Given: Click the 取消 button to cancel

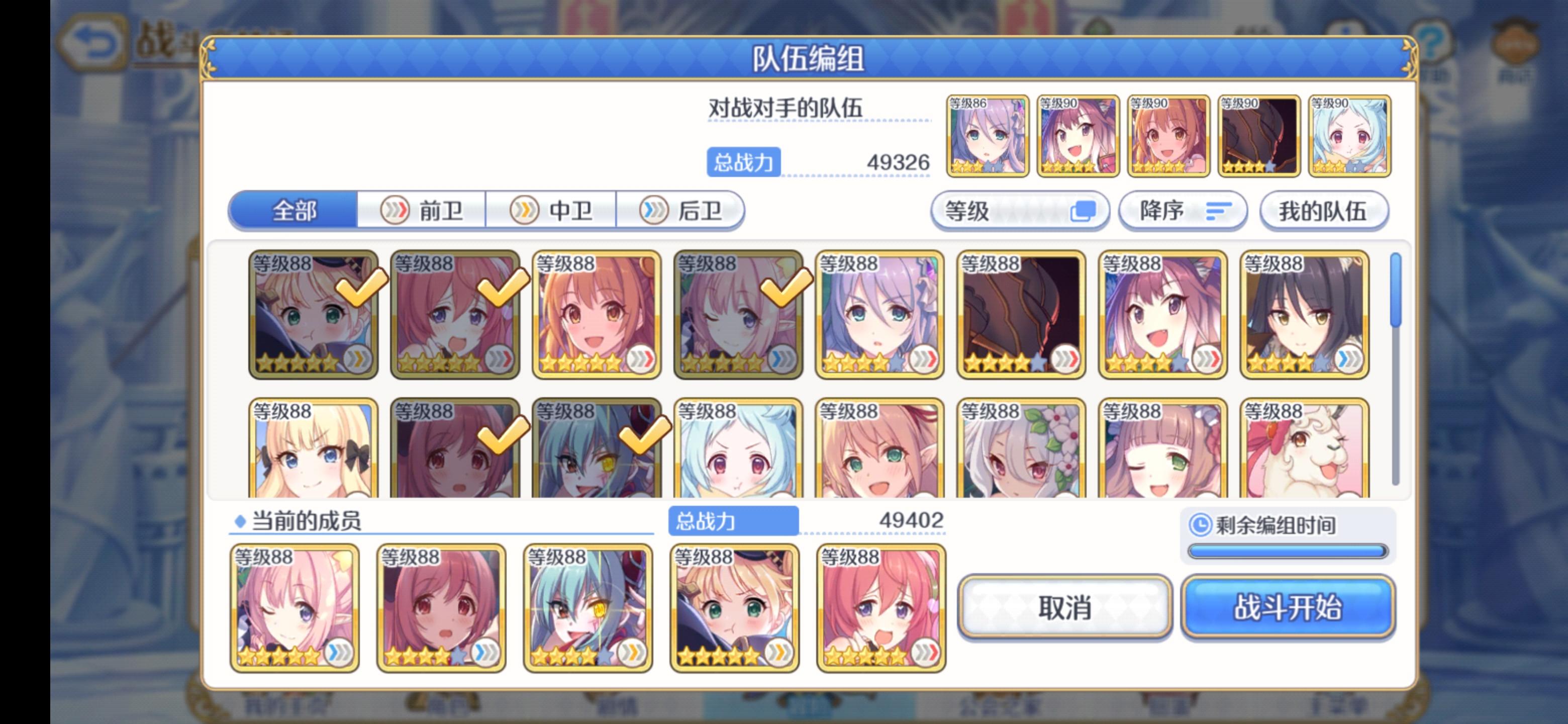Looking at the screenshot, I should 1065,608.
